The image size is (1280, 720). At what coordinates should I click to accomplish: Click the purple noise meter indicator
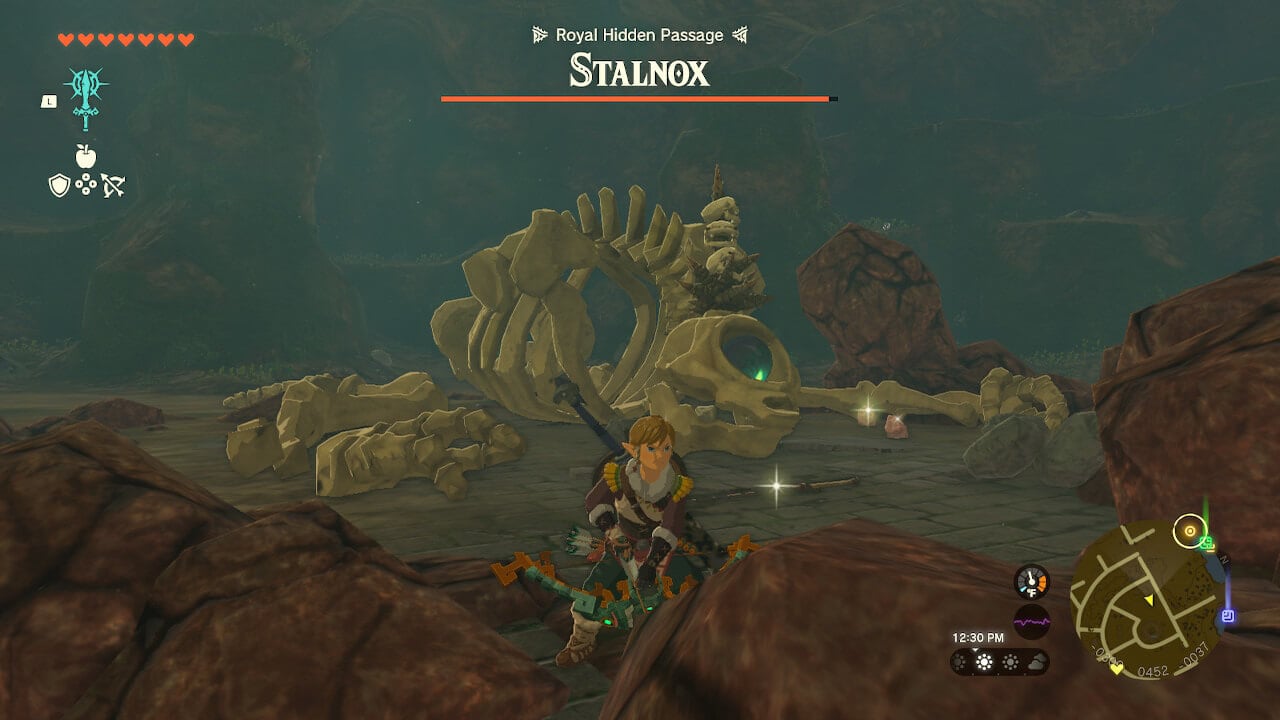1031,622
